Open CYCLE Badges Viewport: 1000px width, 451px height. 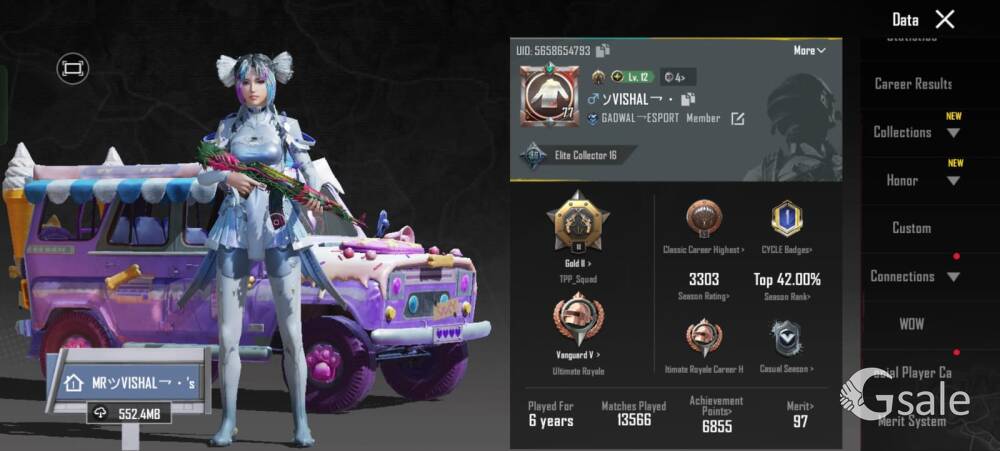coord(787,221)
